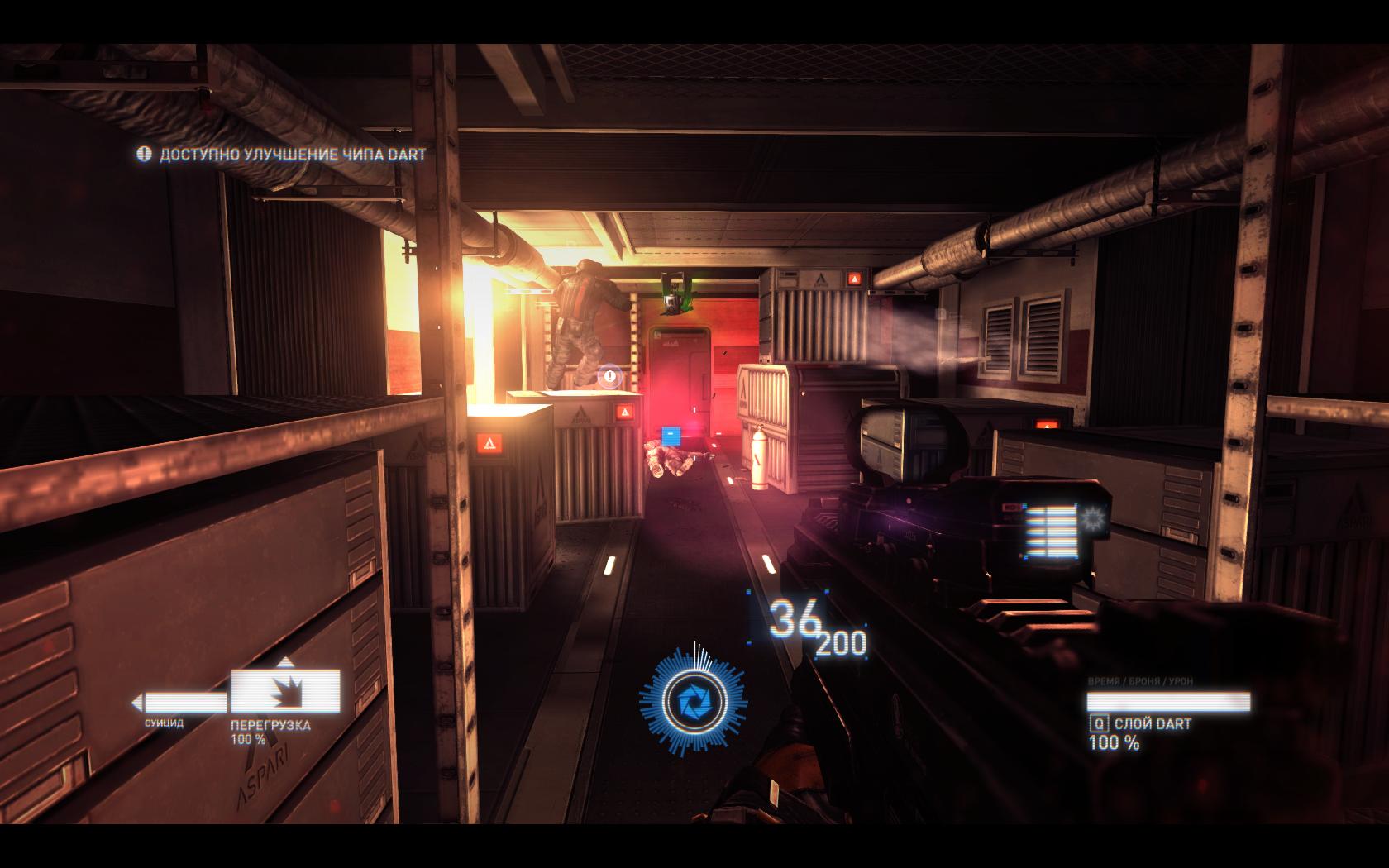This screenshot has width=1389, height=868.
Task: Activate the Перегрузка breach ability icon
Action: pos(285,690)
